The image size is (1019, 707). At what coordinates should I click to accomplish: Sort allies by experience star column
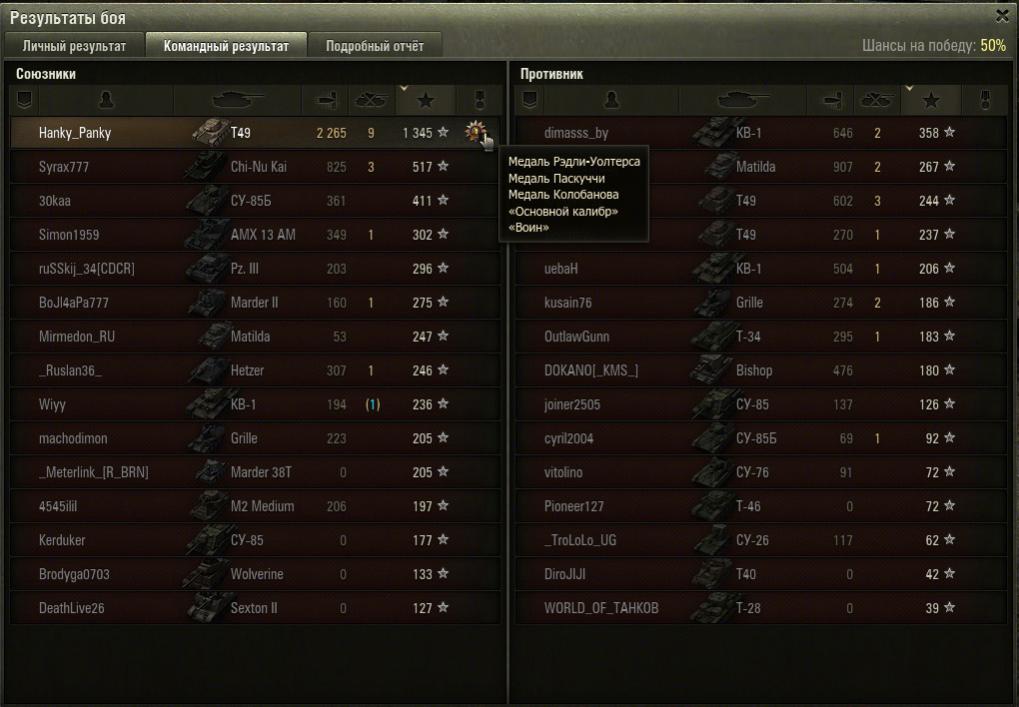pos(425,100)
